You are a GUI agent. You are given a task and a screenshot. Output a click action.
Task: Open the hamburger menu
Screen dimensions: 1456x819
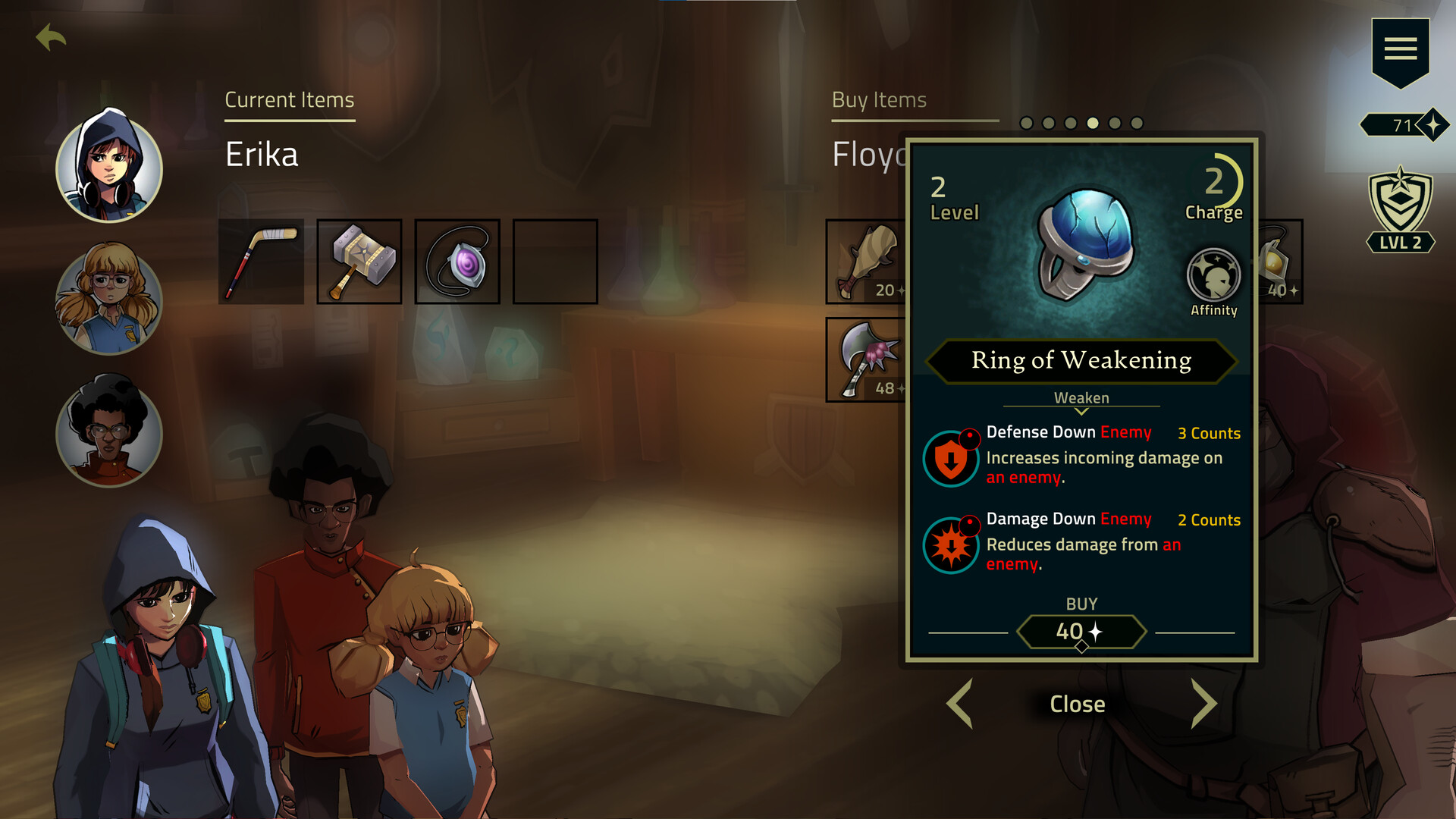click(1401, 49)
